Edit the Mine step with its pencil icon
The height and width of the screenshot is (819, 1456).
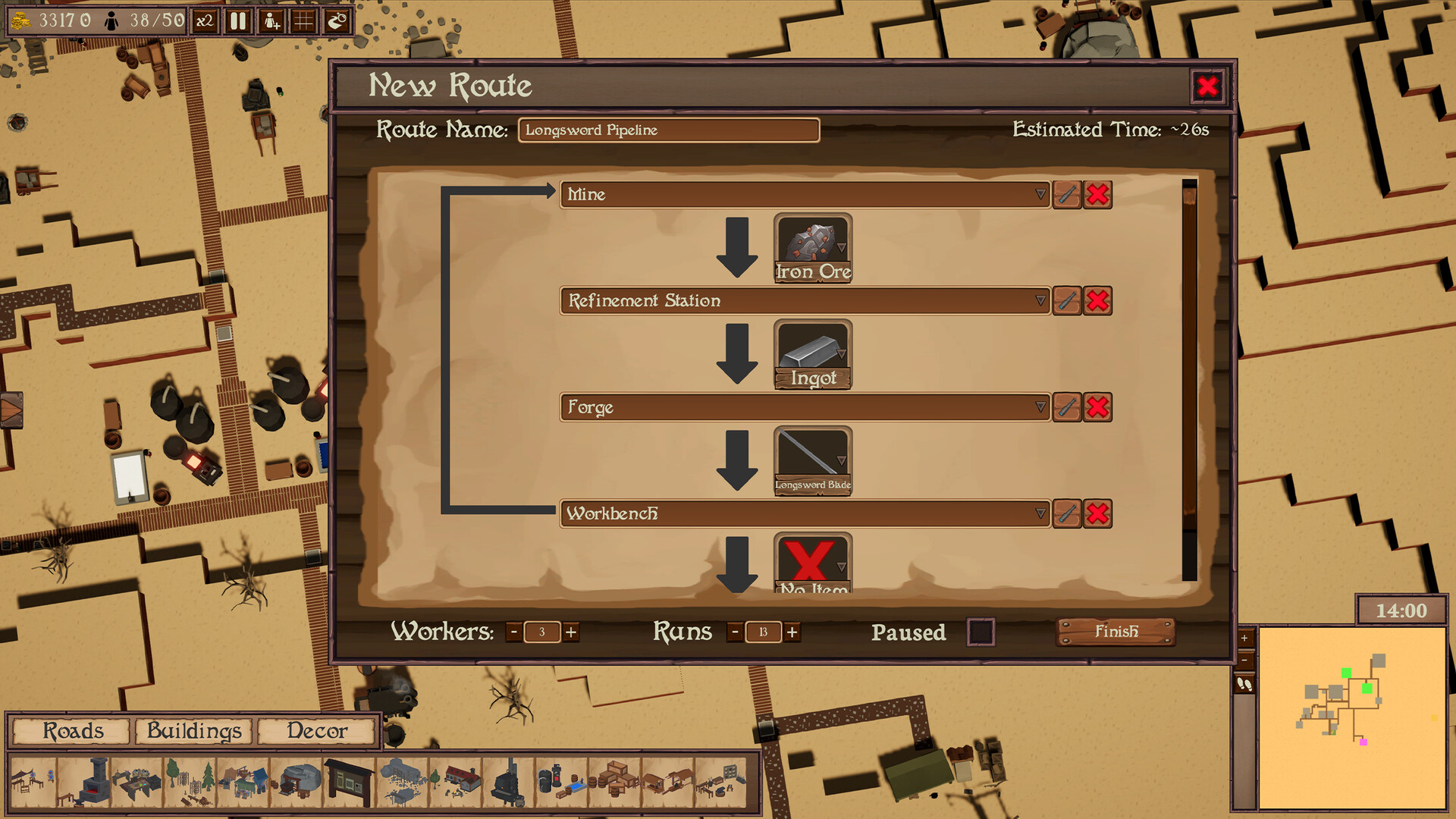(1066, 195)
